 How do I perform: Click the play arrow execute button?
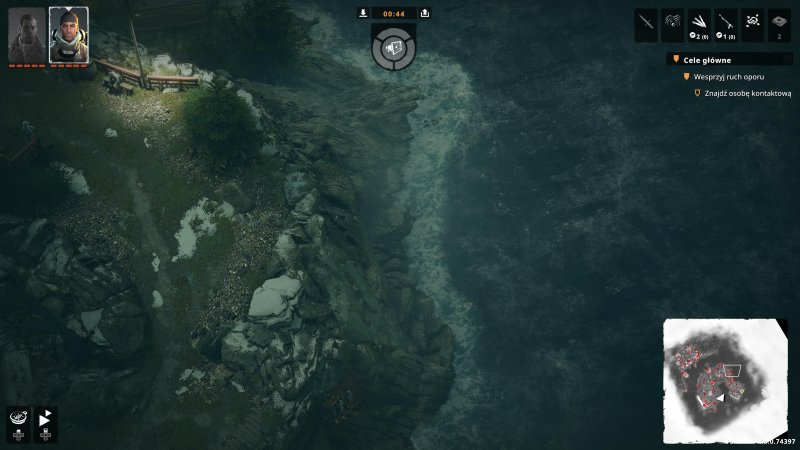click(x=47, y=424)
